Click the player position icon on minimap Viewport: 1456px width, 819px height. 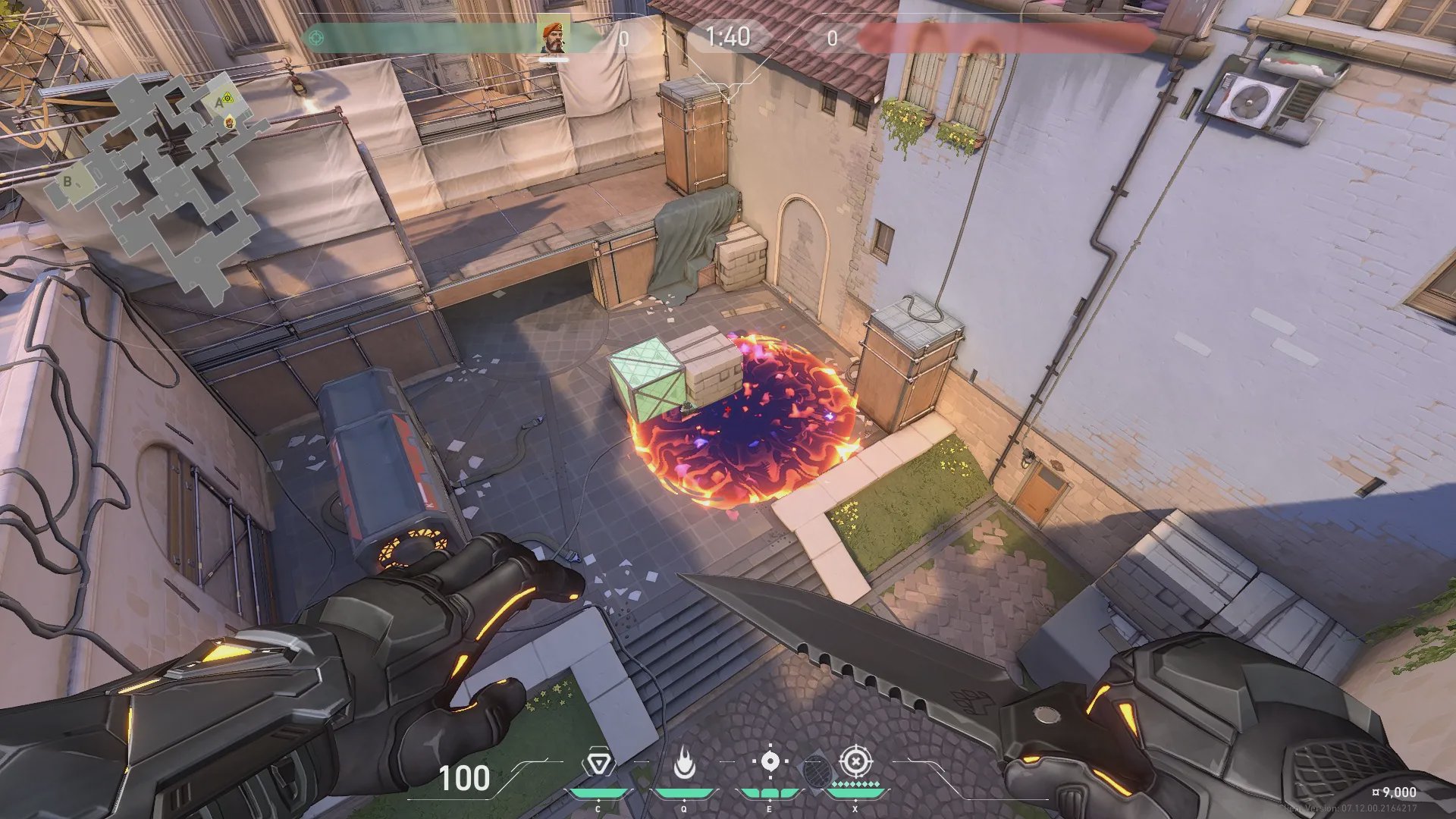coord(229,122)
